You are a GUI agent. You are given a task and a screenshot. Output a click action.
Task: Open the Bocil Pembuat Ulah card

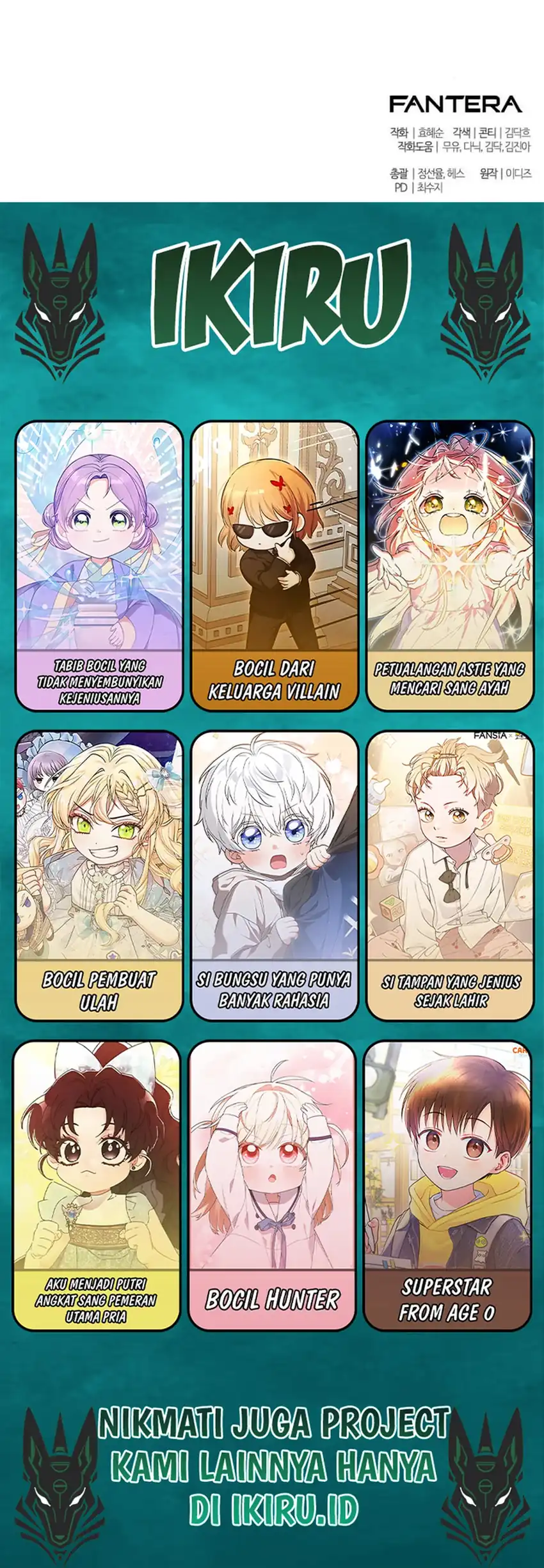click(99, 875)
